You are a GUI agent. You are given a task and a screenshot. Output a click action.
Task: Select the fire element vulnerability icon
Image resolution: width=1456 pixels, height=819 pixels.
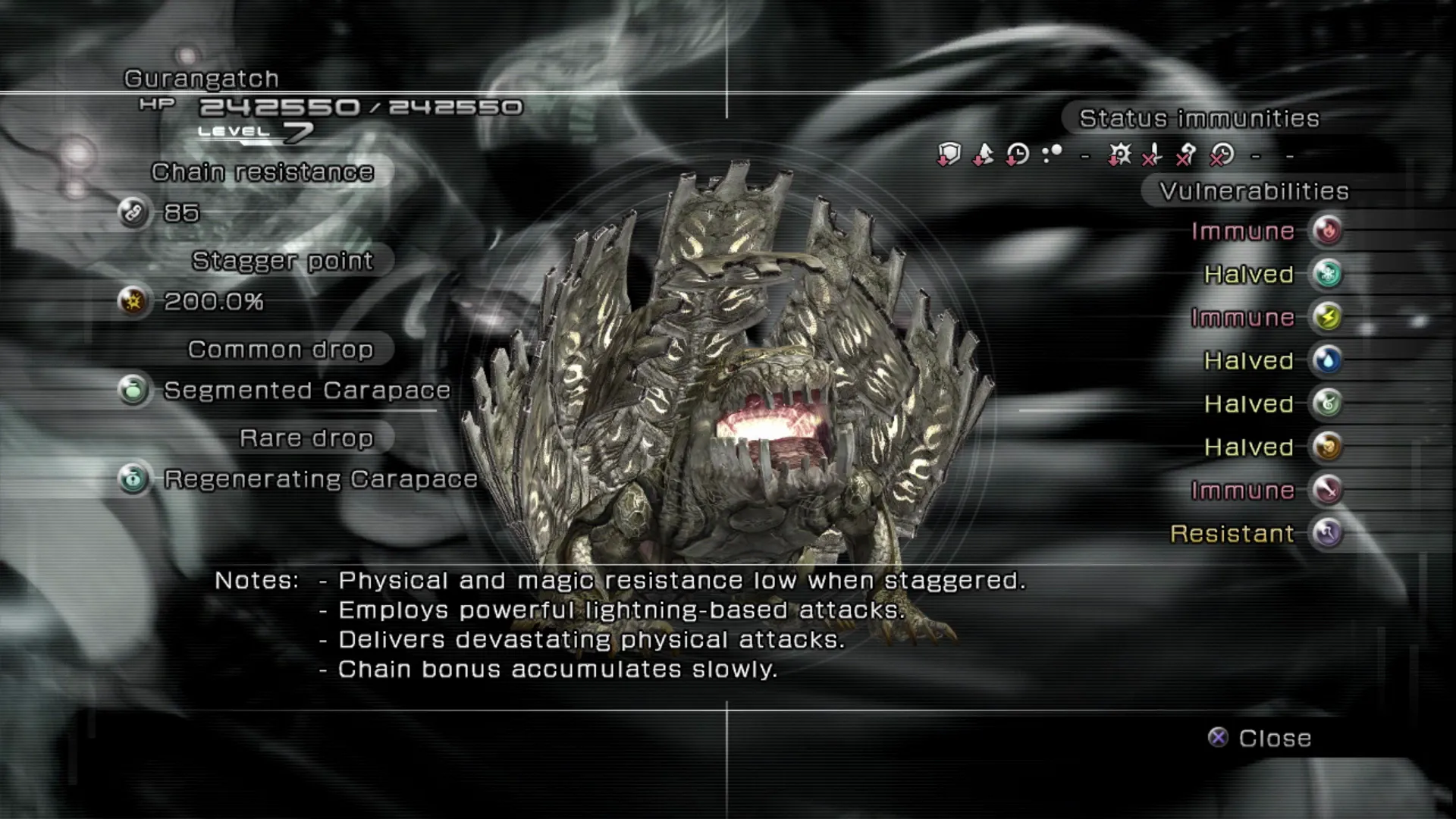[x=1328, y=231]
